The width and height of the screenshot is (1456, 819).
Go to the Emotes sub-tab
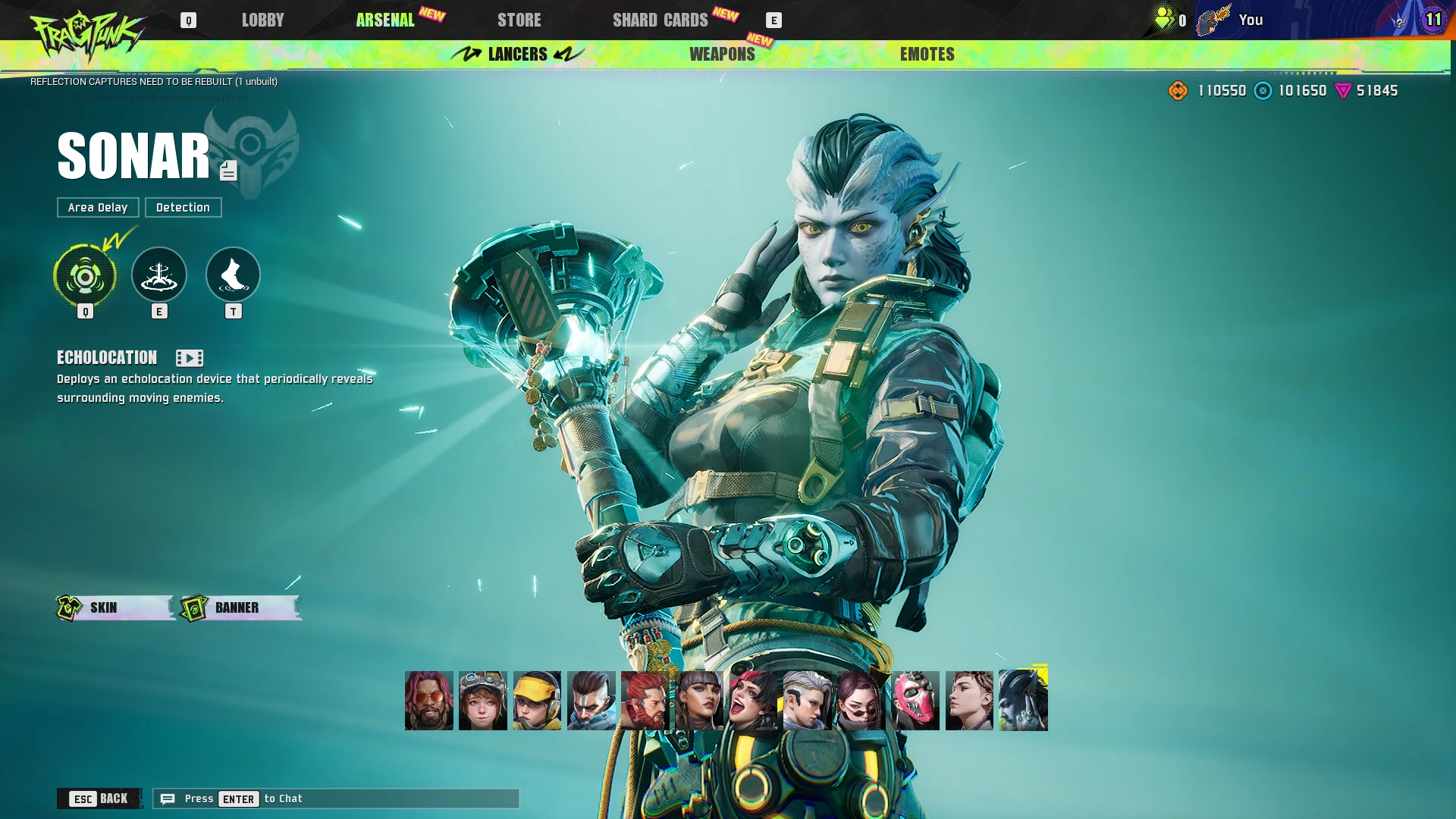[x=927, y=55]
